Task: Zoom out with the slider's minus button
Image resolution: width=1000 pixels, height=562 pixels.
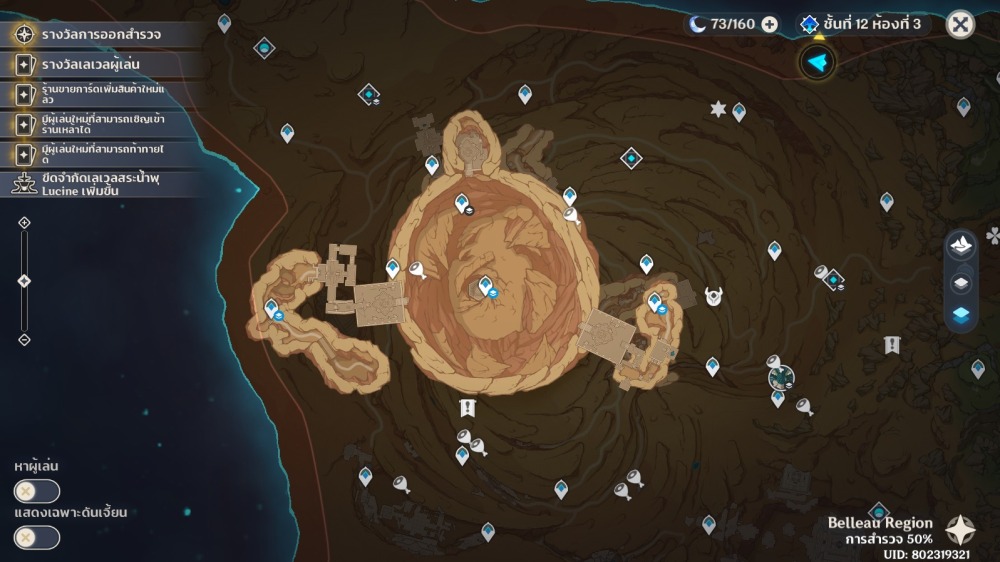Action: pyautogui.click(x=25, y=340)
